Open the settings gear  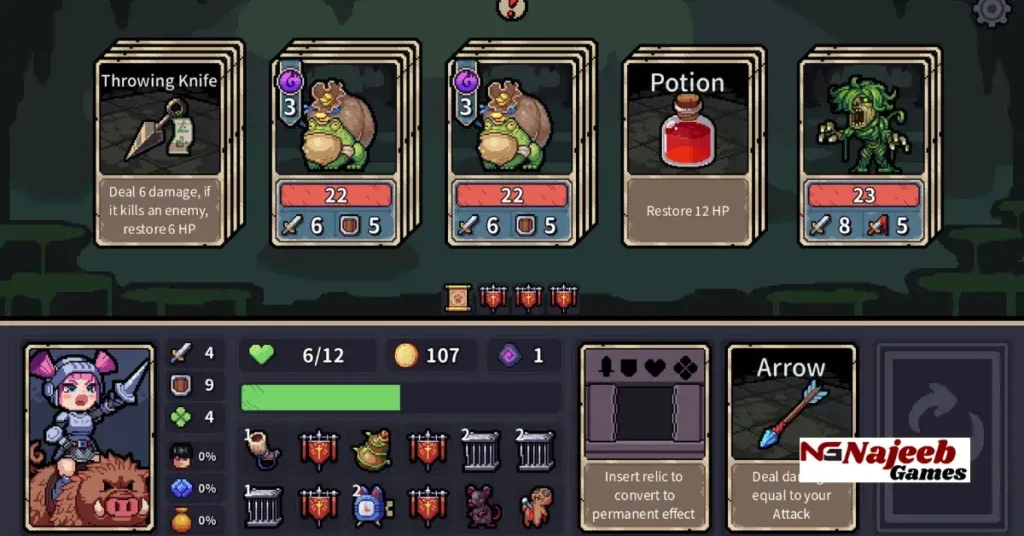[992, 10]
